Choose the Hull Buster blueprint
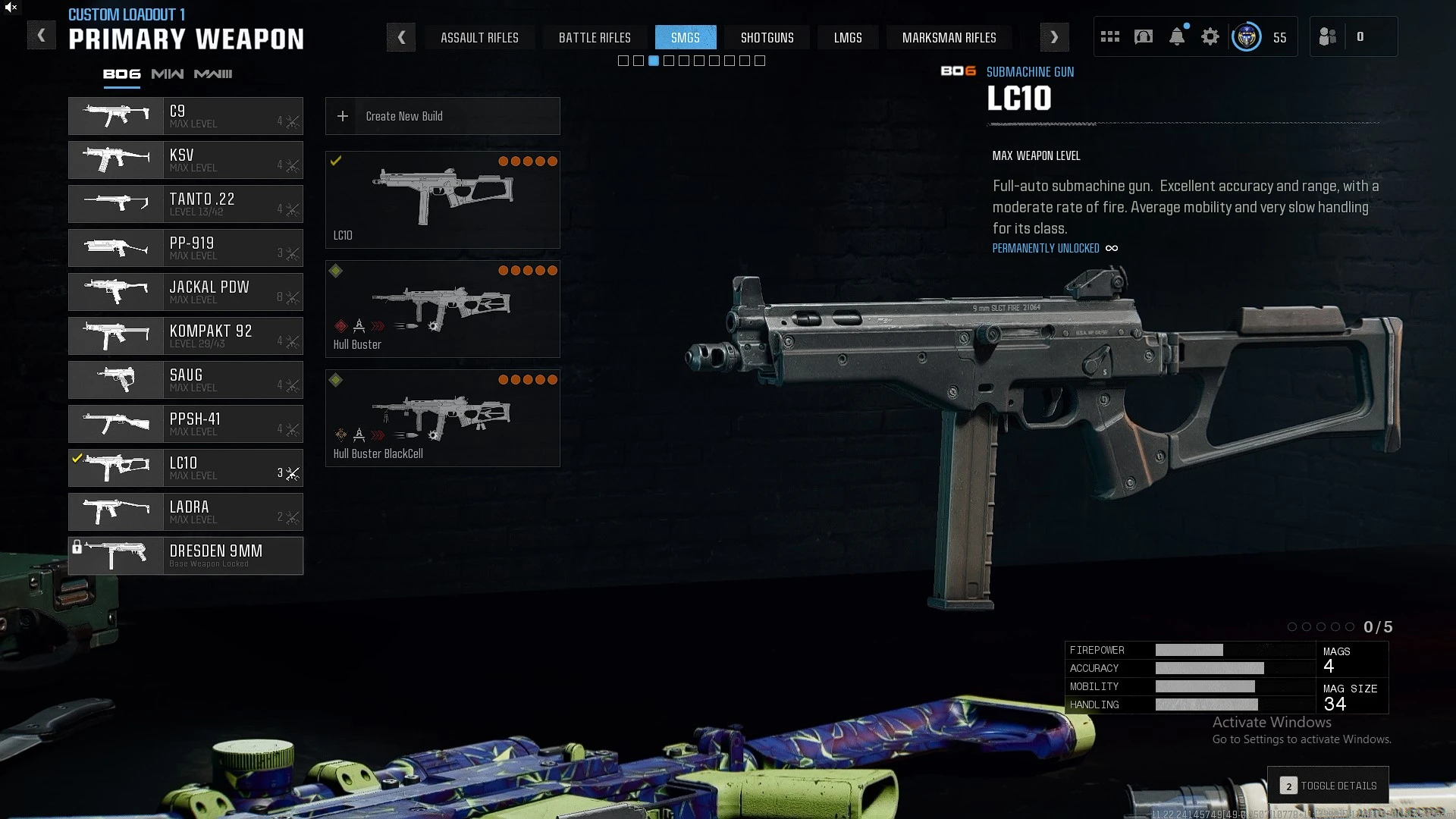 tap(443, 309)
